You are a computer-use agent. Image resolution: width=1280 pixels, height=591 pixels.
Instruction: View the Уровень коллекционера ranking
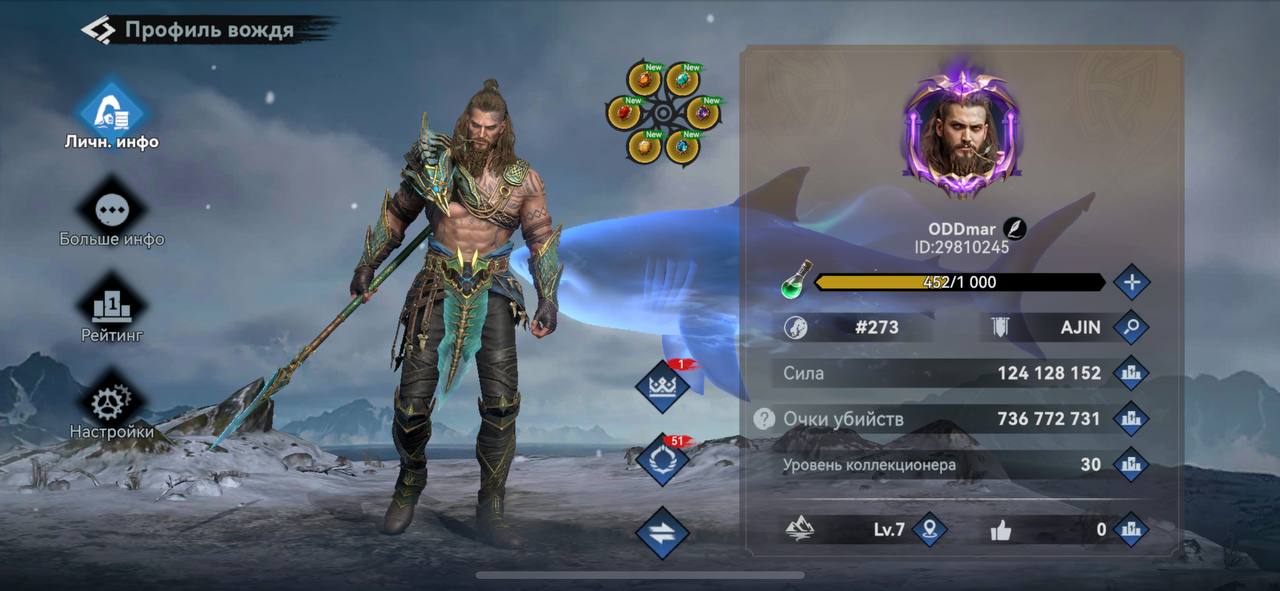1131,464
